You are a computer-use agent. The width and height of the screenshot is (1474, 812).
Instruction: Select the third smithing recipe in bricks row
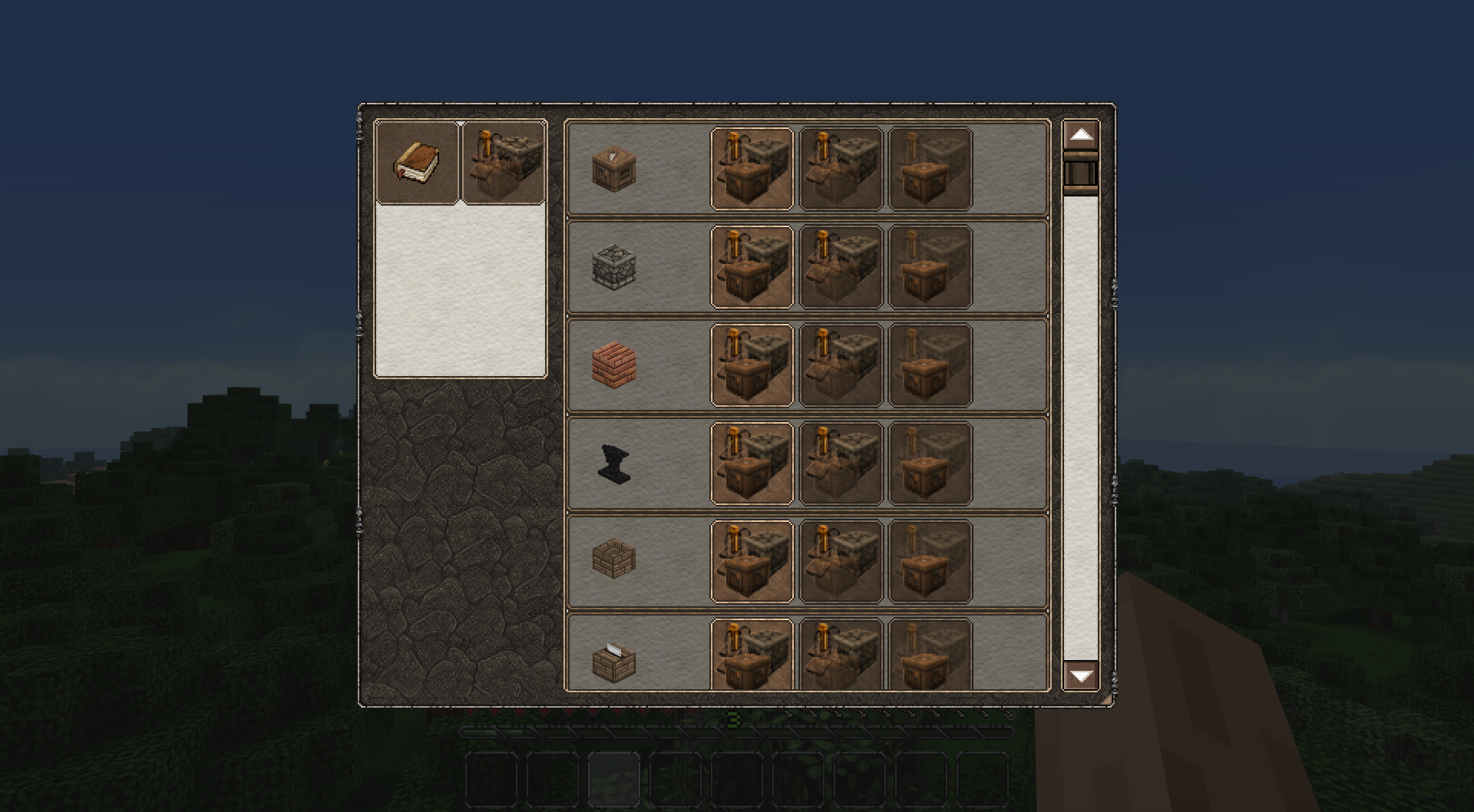pyautogui.click(x=929, y=365)
